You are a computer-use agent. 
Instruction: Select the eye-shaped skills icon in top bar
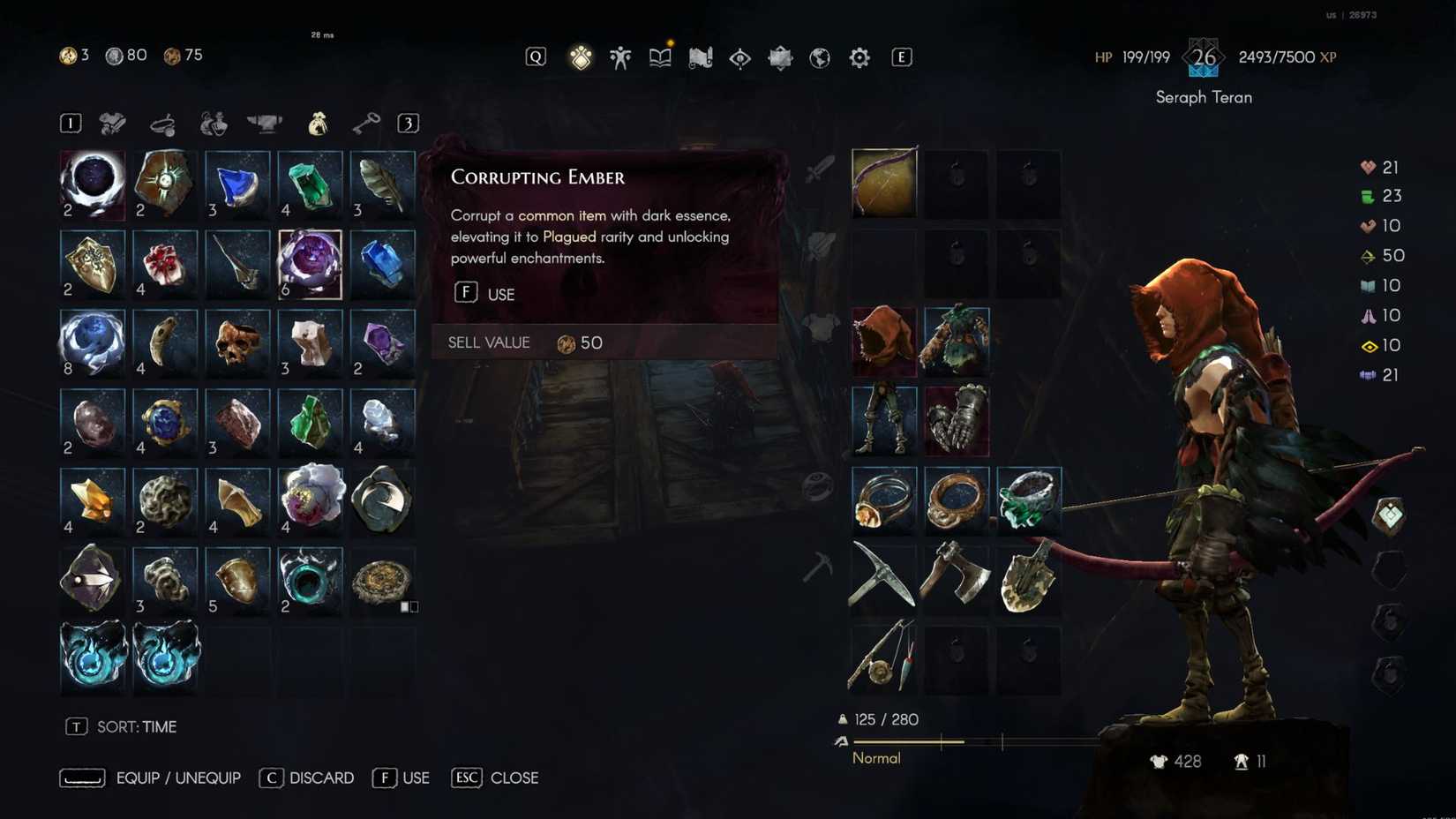(739, 56)
